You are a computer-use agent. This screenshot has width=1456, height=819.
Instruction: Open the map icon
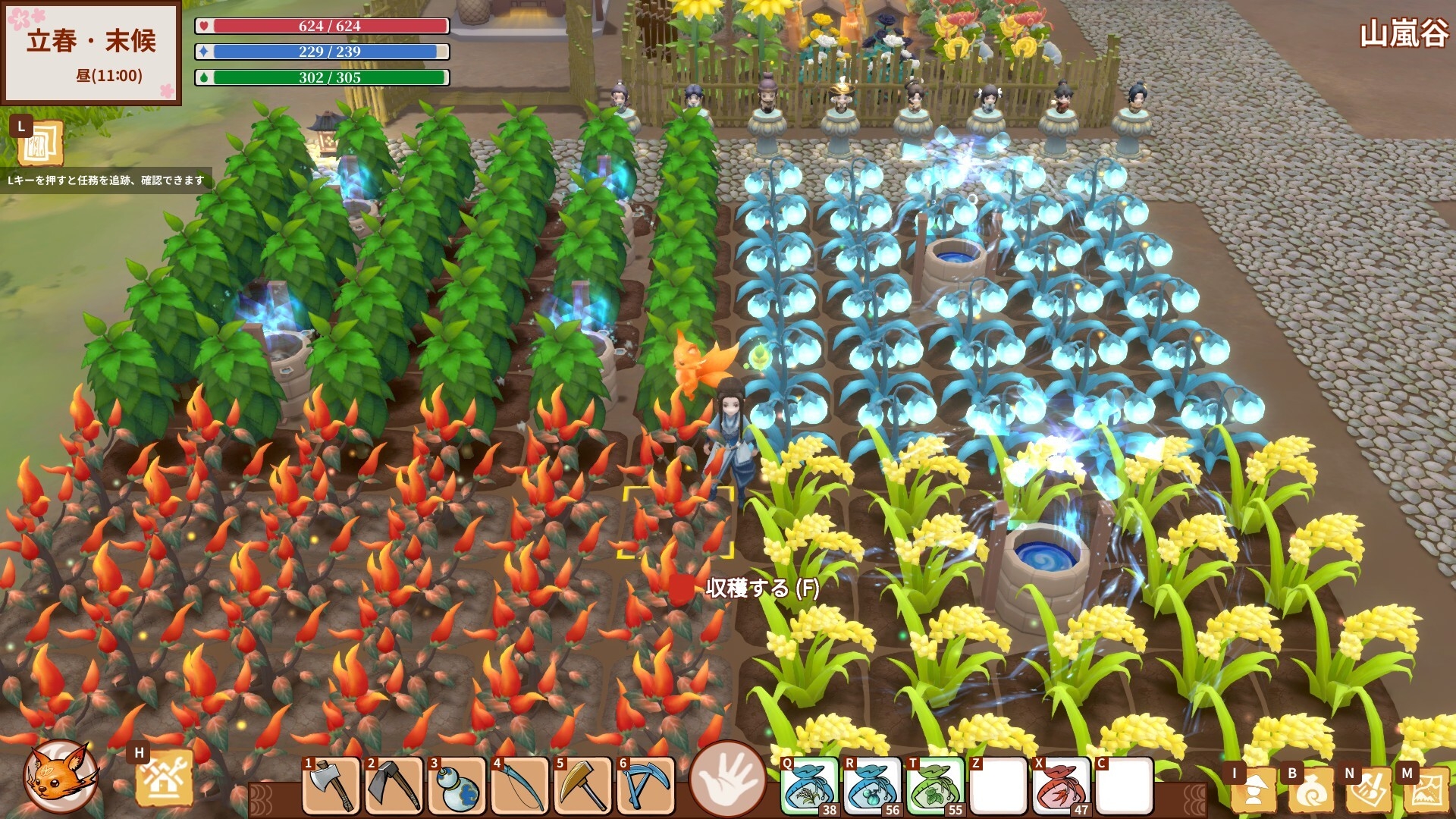click(x=1426, y=790)
